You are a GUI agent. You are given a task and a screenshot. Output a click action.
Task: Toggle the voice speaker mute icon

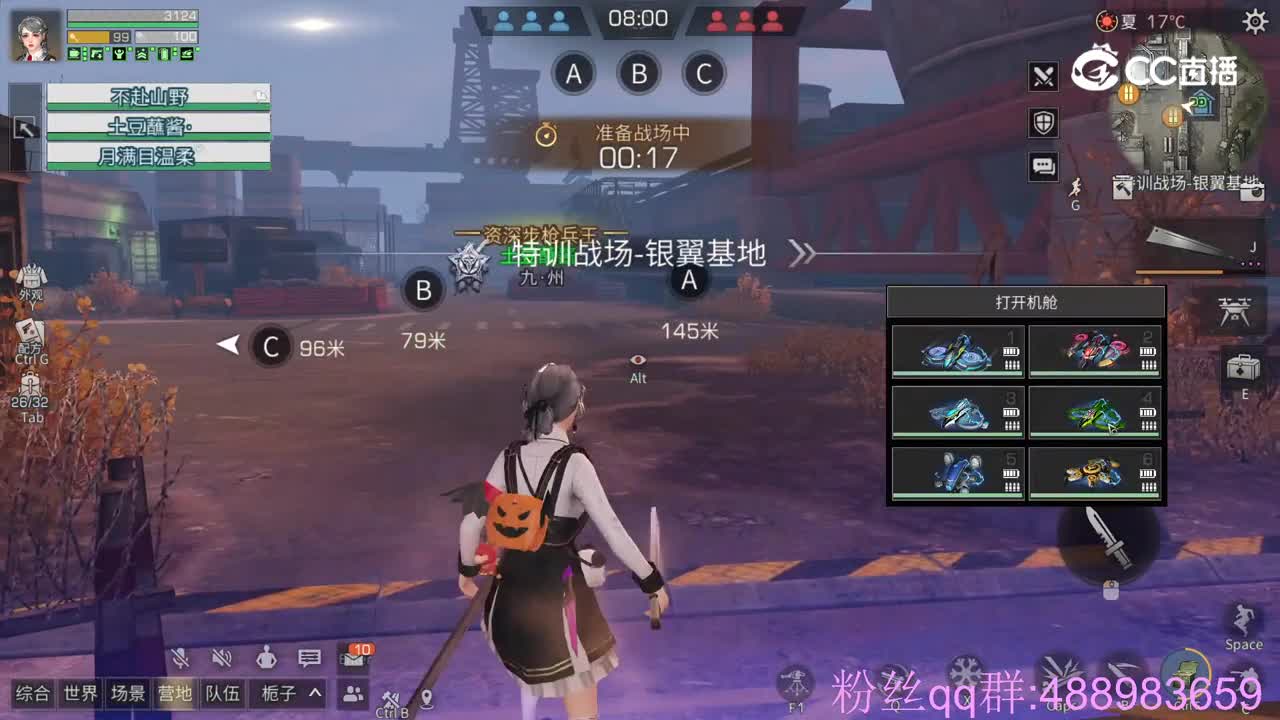[222, 658]
